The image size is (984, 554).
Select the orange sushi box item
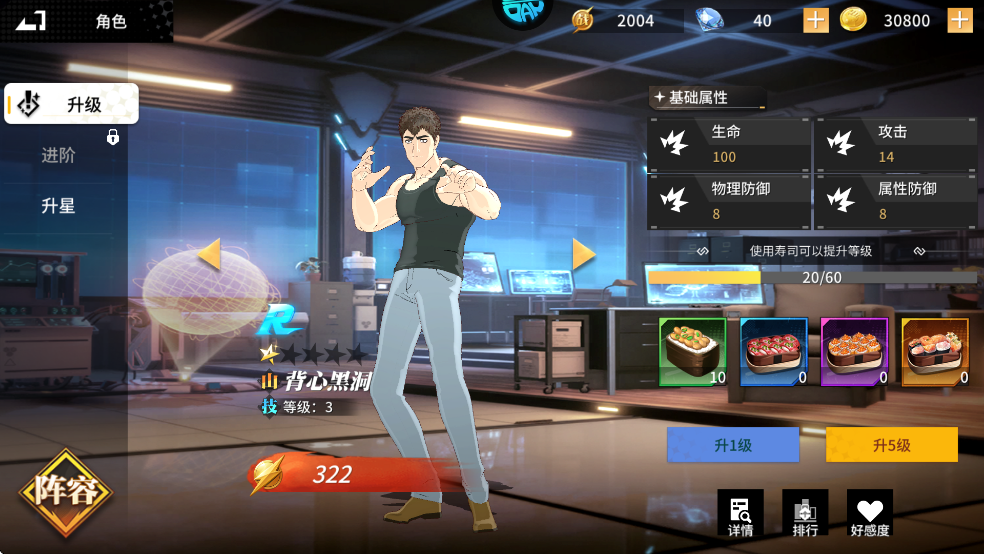tap(935, 352)
